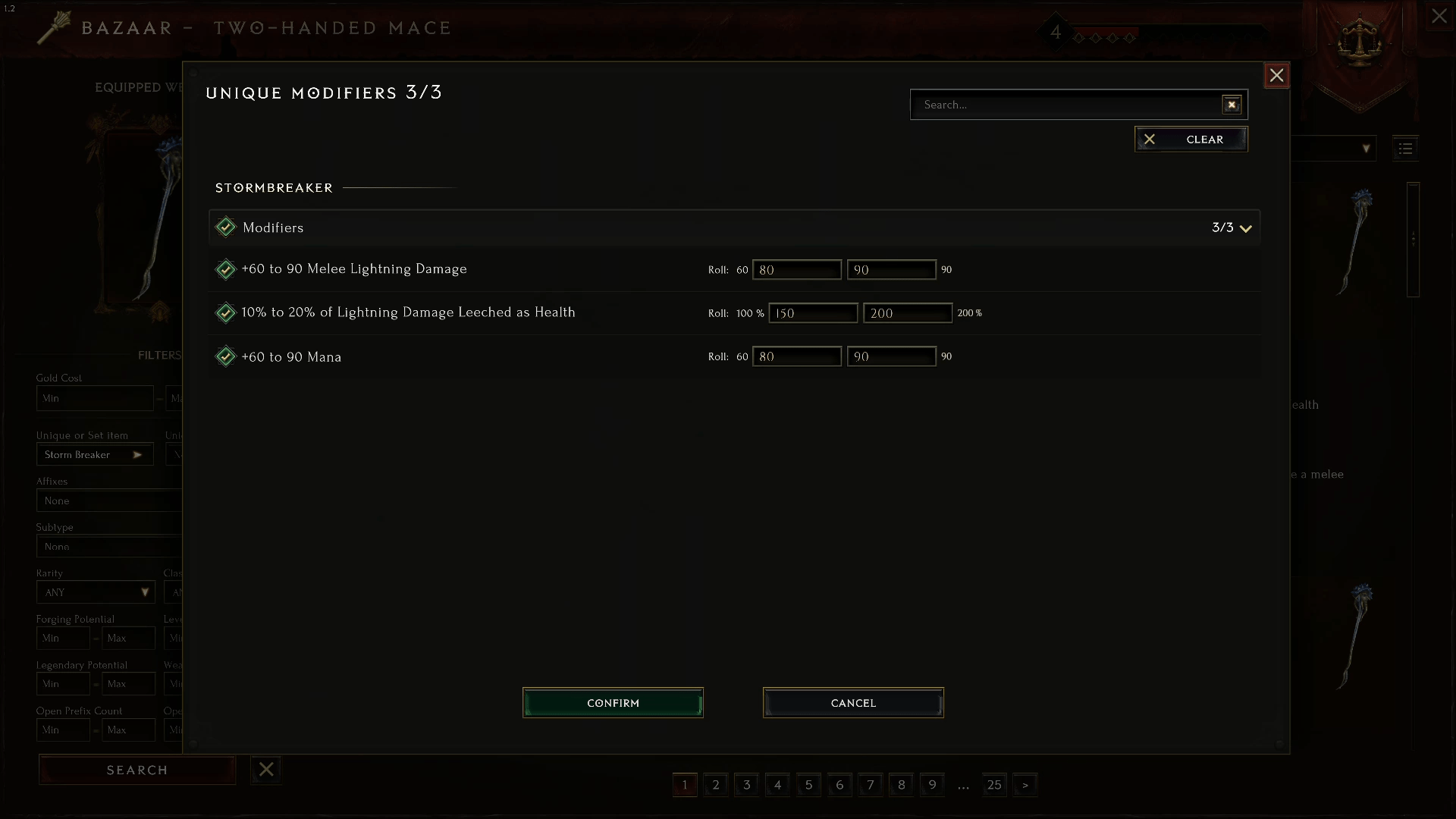The image size is (1456, 819).
Task: Click the Search button bottom left
Action: tap(136, 769)
